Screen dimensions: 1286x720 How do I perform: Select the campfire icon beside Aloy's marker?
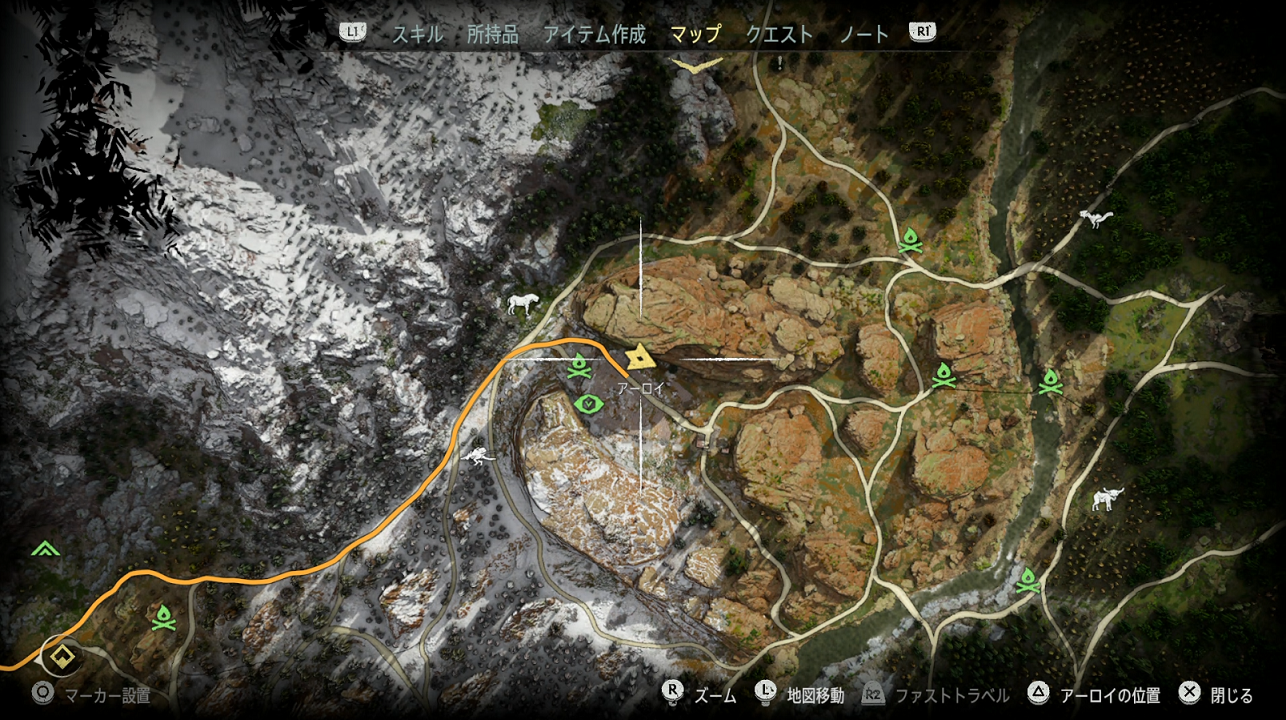[x=579, y=369]
